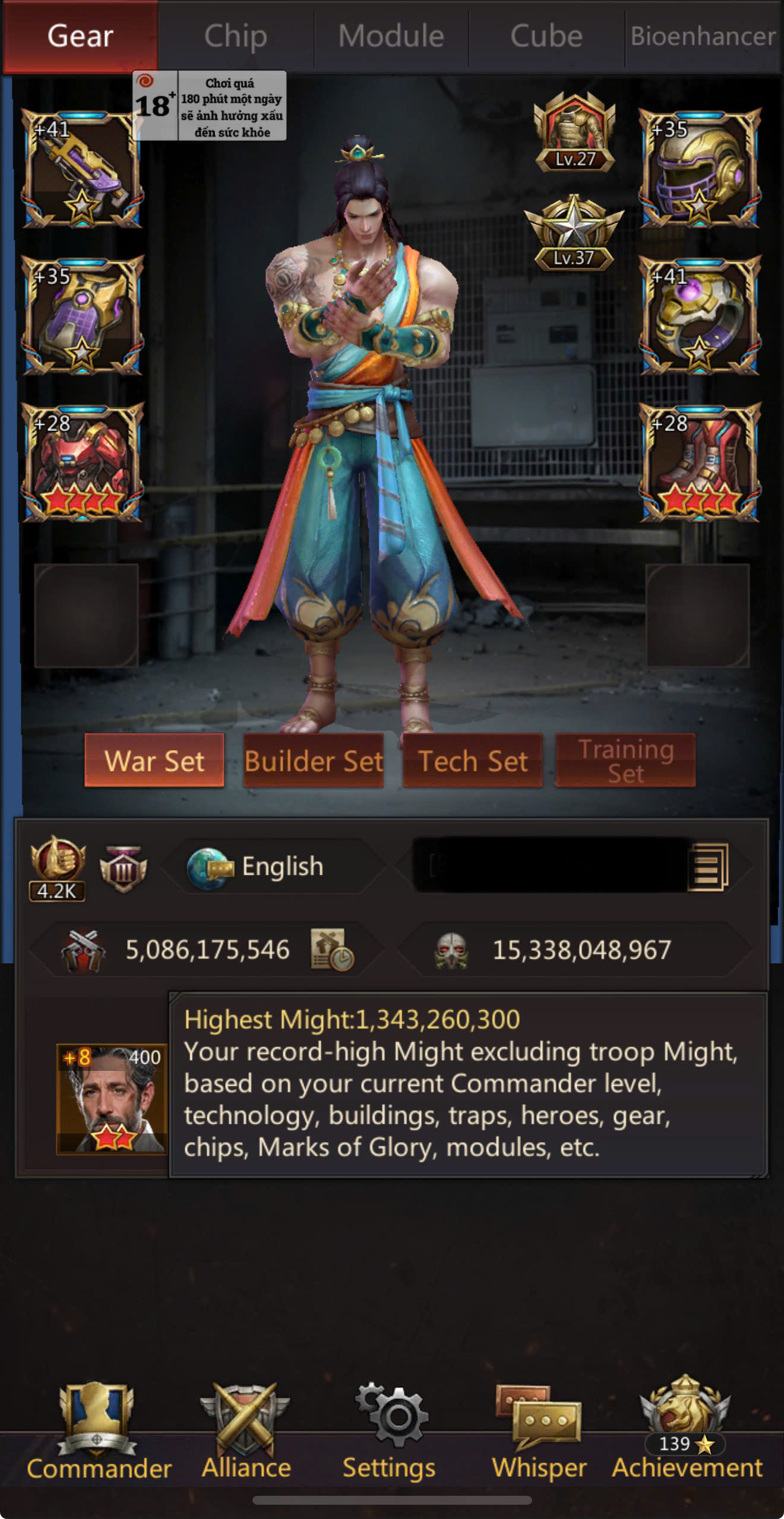The height and width of the screenshot is (1519, 784).
Task: Open the +41 purple gem ring slot
Action: 700,316
